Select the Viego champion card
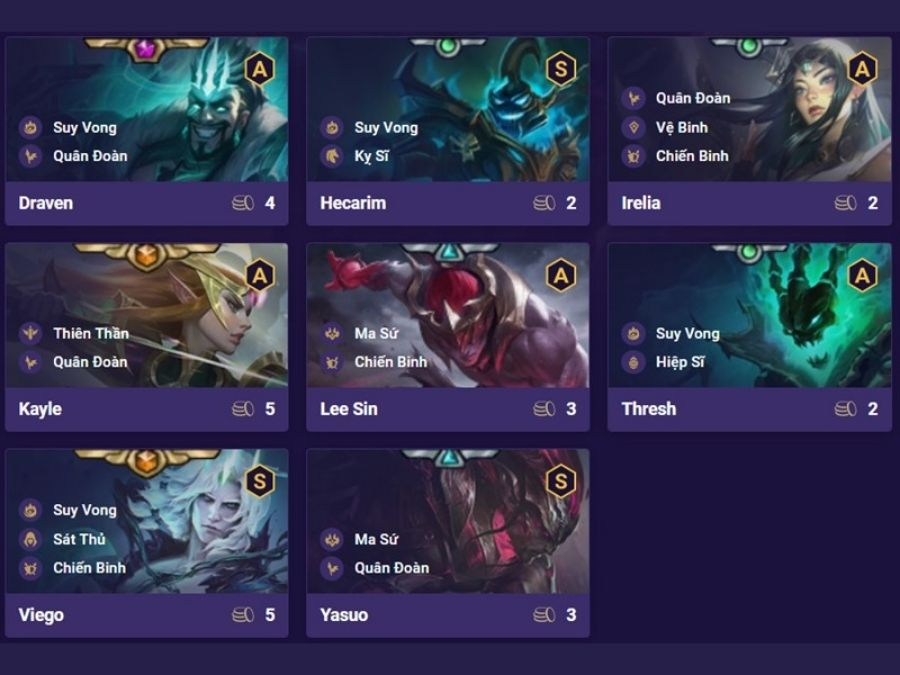900x675 pixels. point(146,542)
